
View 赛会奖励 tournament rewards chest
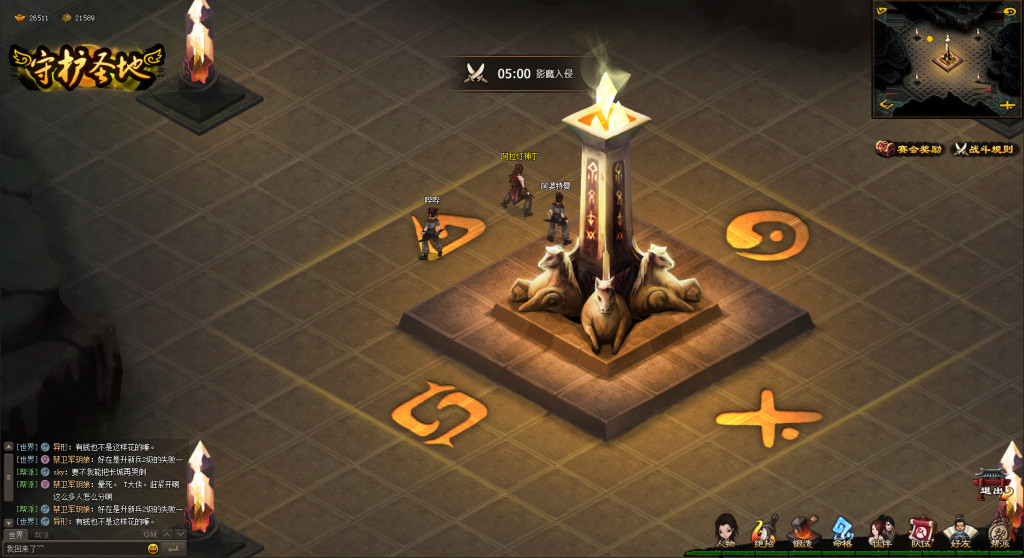click(909, 149)
